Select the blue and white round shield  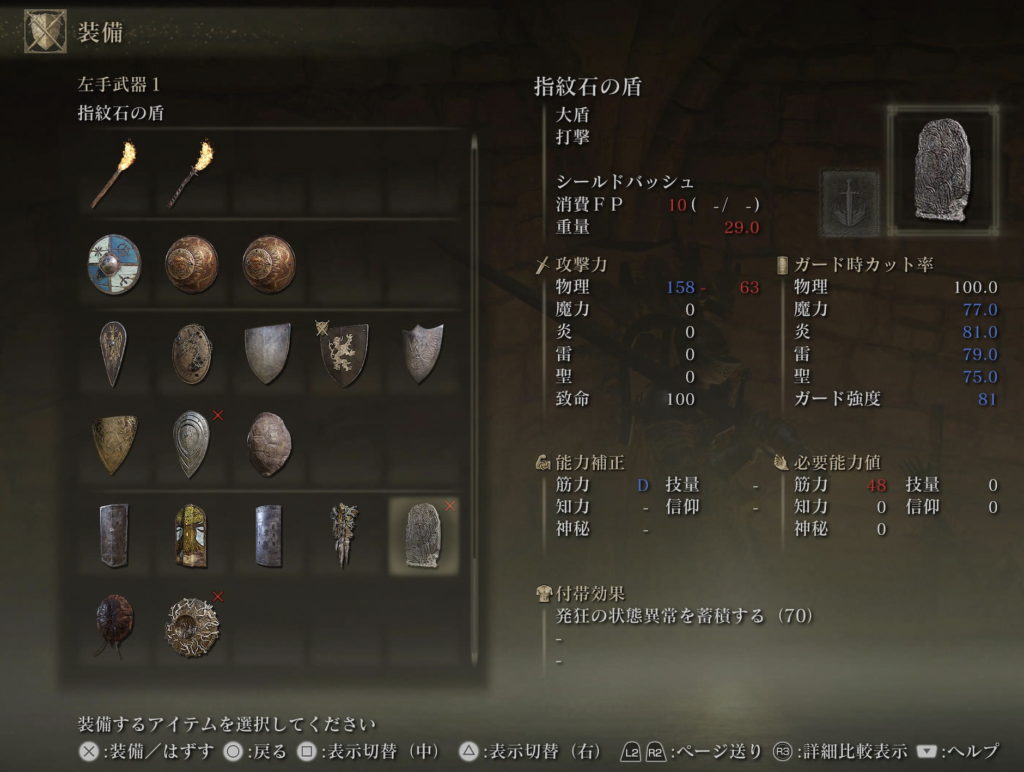(113, 263)
